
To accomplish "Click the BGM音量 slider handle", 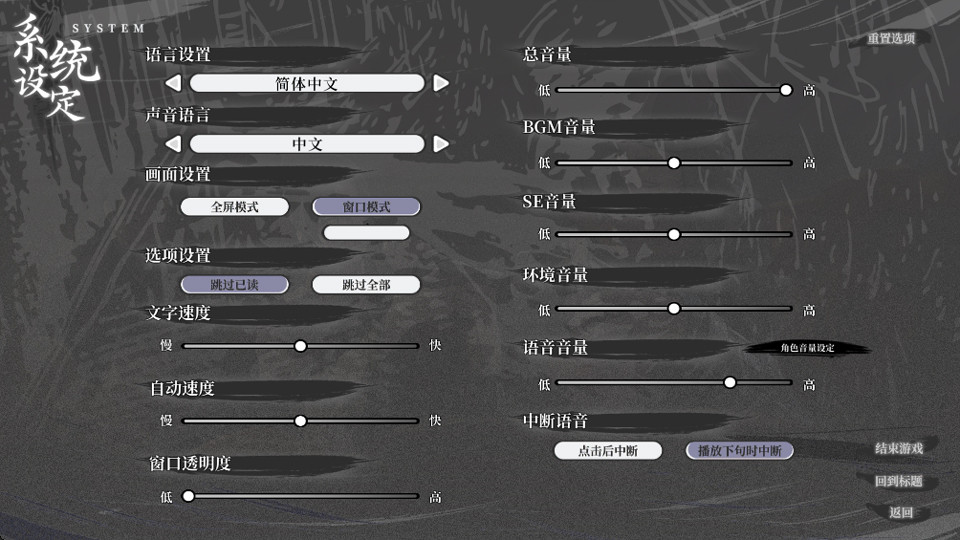I will [674, 162].
